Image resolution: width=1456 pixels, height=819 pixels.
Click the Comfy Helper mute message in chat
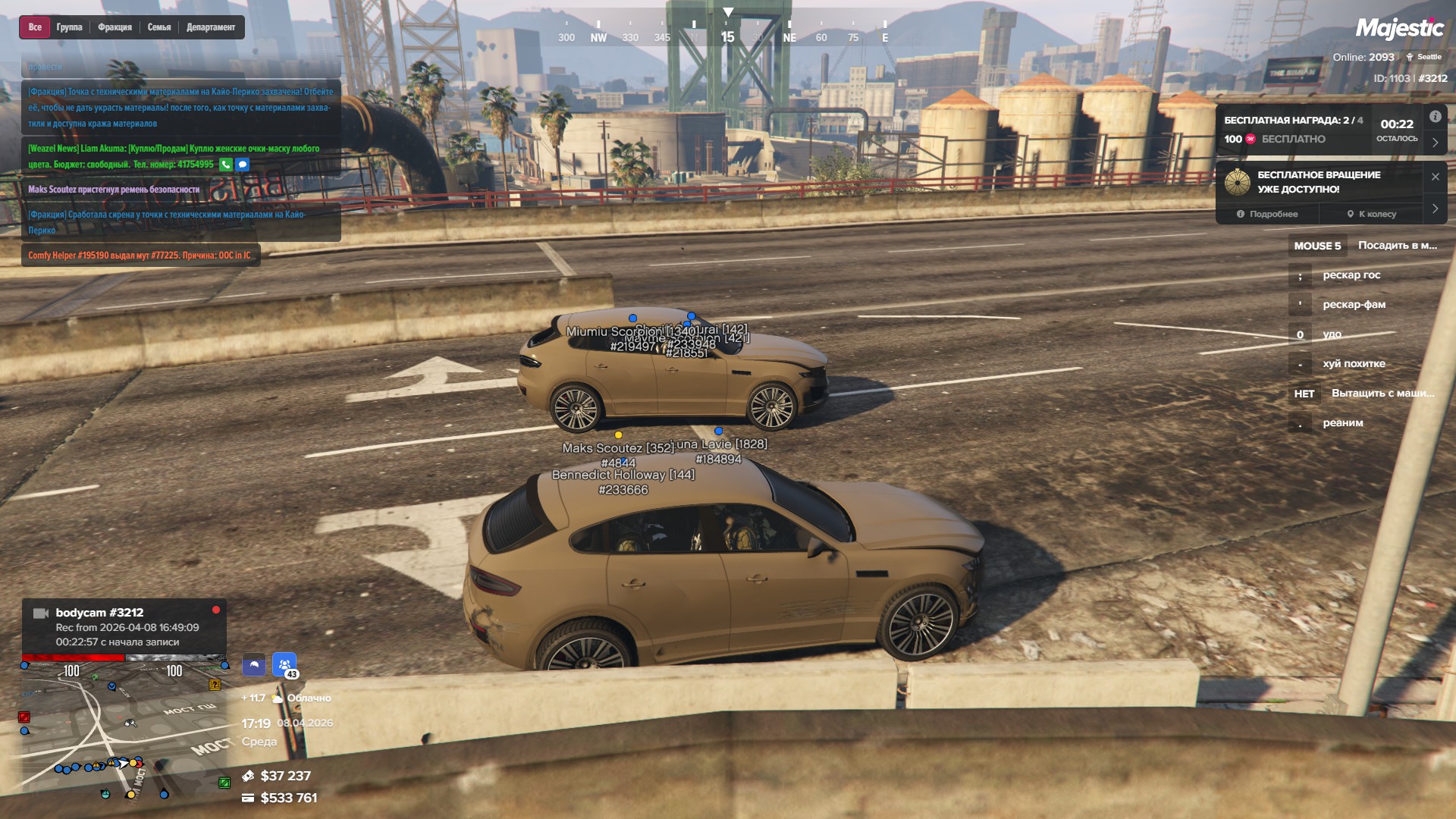click(140, 256)
